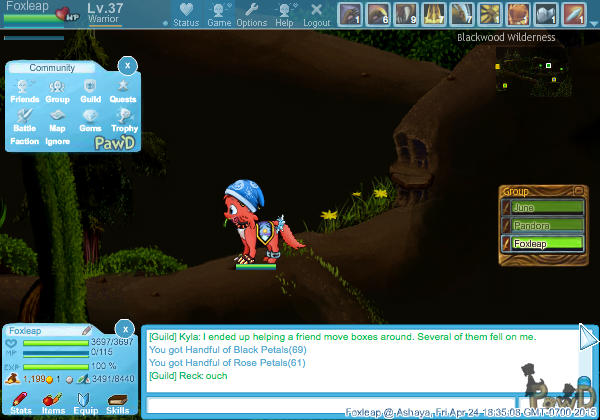Open the Status menu
This screenshot has width=600, height=420.
[186, 14]
